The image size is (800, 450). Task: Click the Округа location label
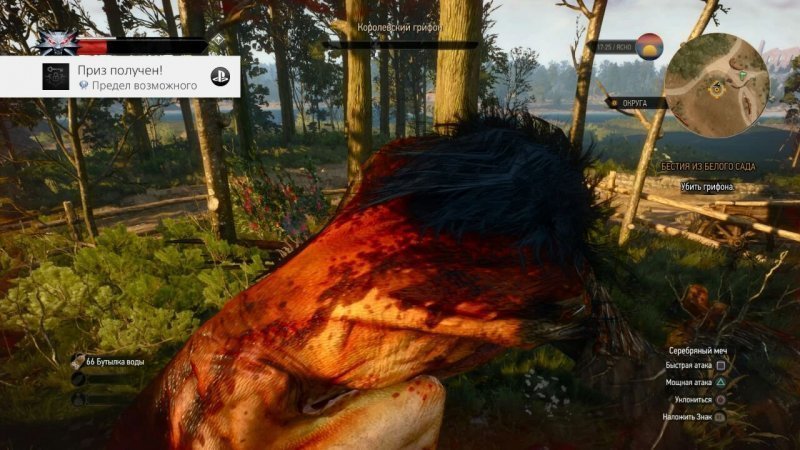click(x=633, y=102)
